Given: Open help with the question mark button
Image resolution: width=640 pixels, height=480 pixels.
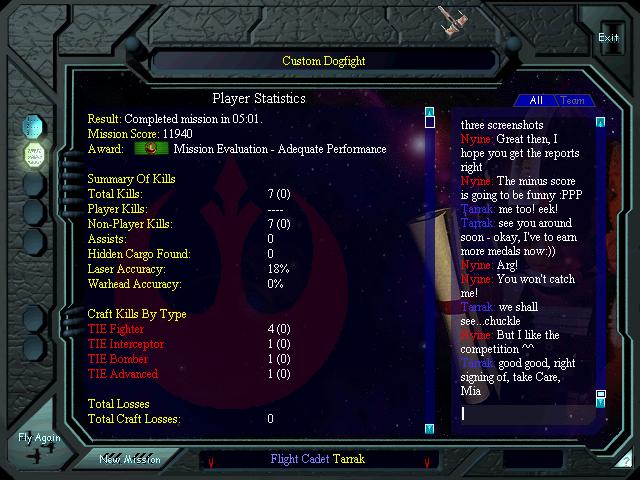Looking at the screenshot, I should (x=625, y=462).
